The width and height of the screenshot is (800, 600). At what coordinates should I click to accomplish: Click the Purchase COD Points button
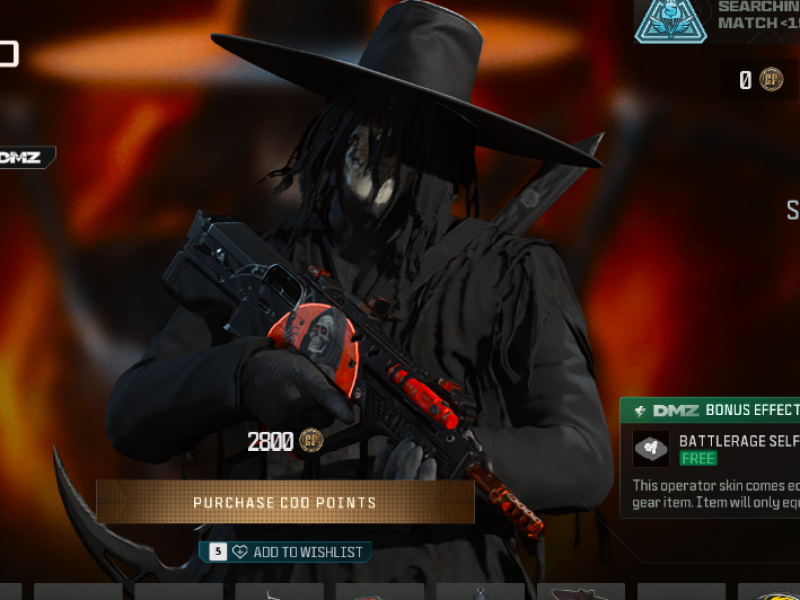click(285, 502)
